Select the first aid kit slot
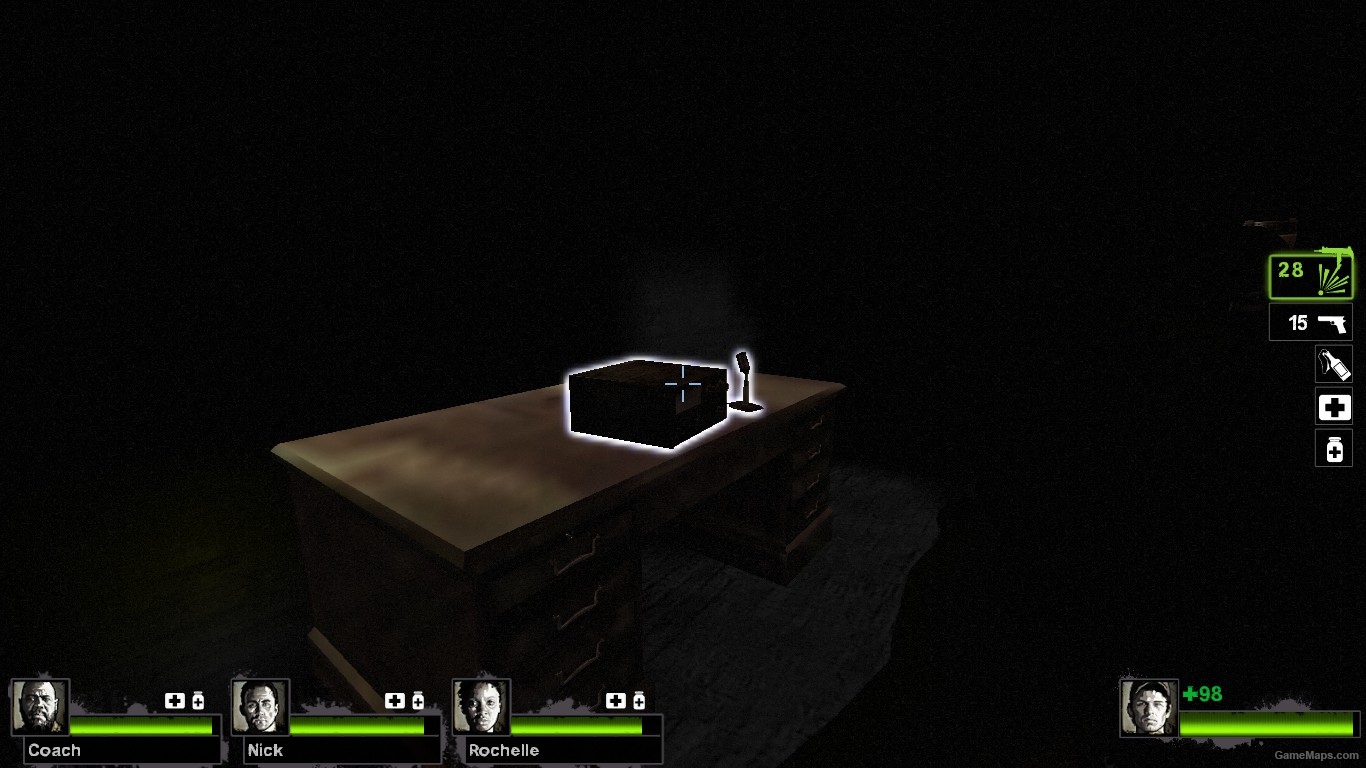Screen dimensions: 1366x768 (x=1333, y=406)
